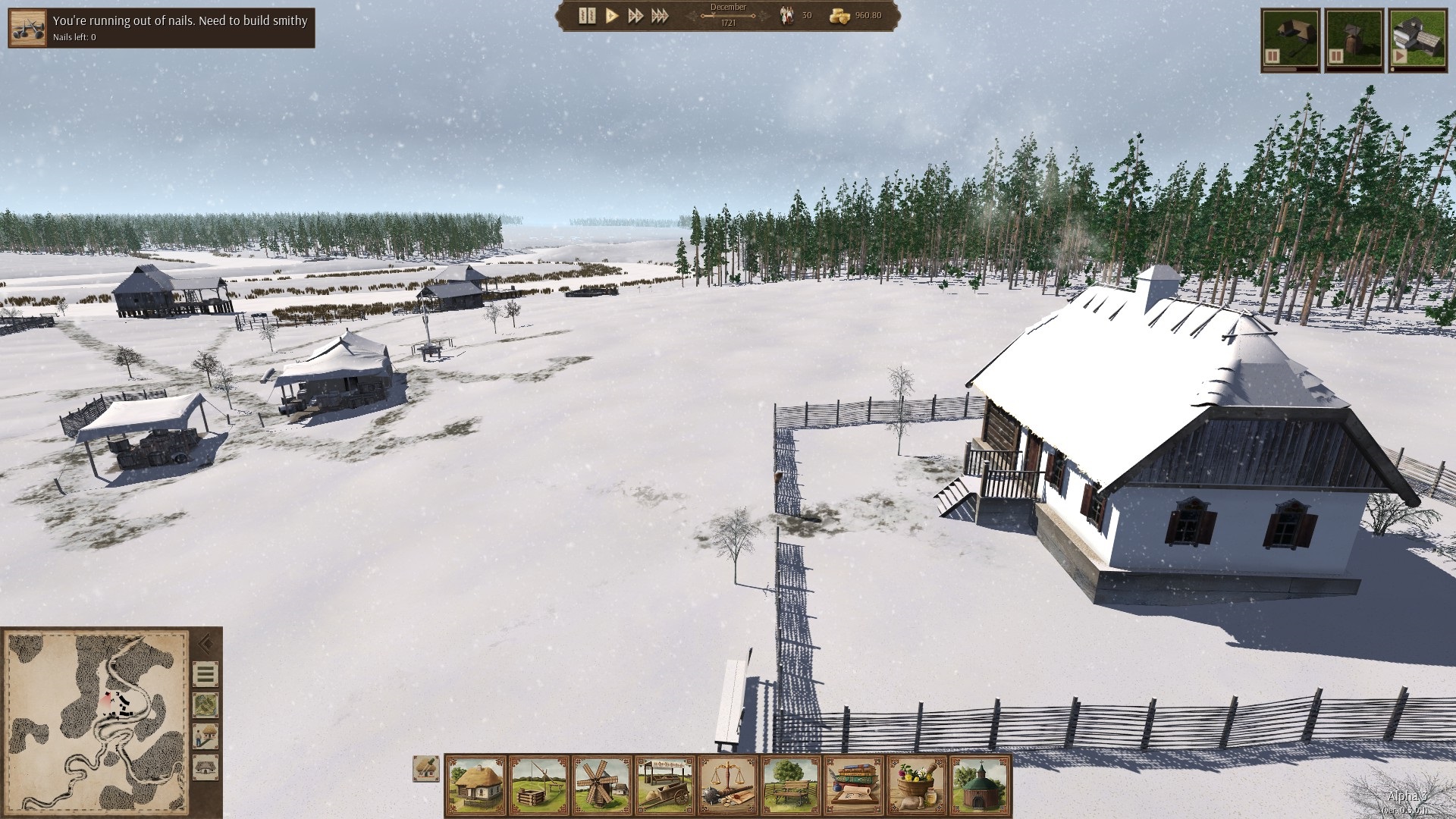Open the herbs and mortar category
Image resolution: width=1456 pixels, height=819 pixels.
click(917, 785)
